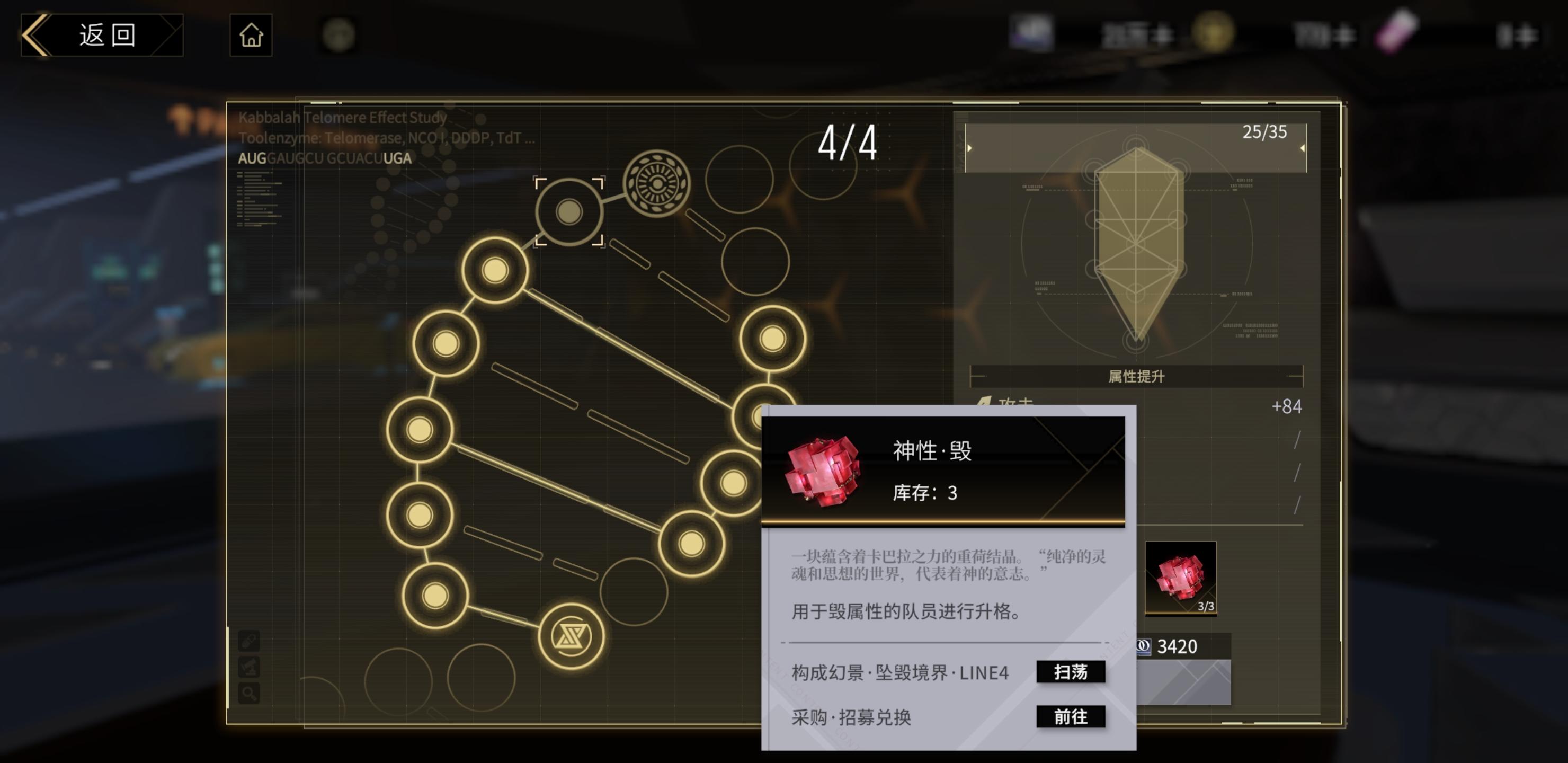Click the magnifier search icon at bottom left
Viewport: 1568px width, 763px height.
click(248, 693)
